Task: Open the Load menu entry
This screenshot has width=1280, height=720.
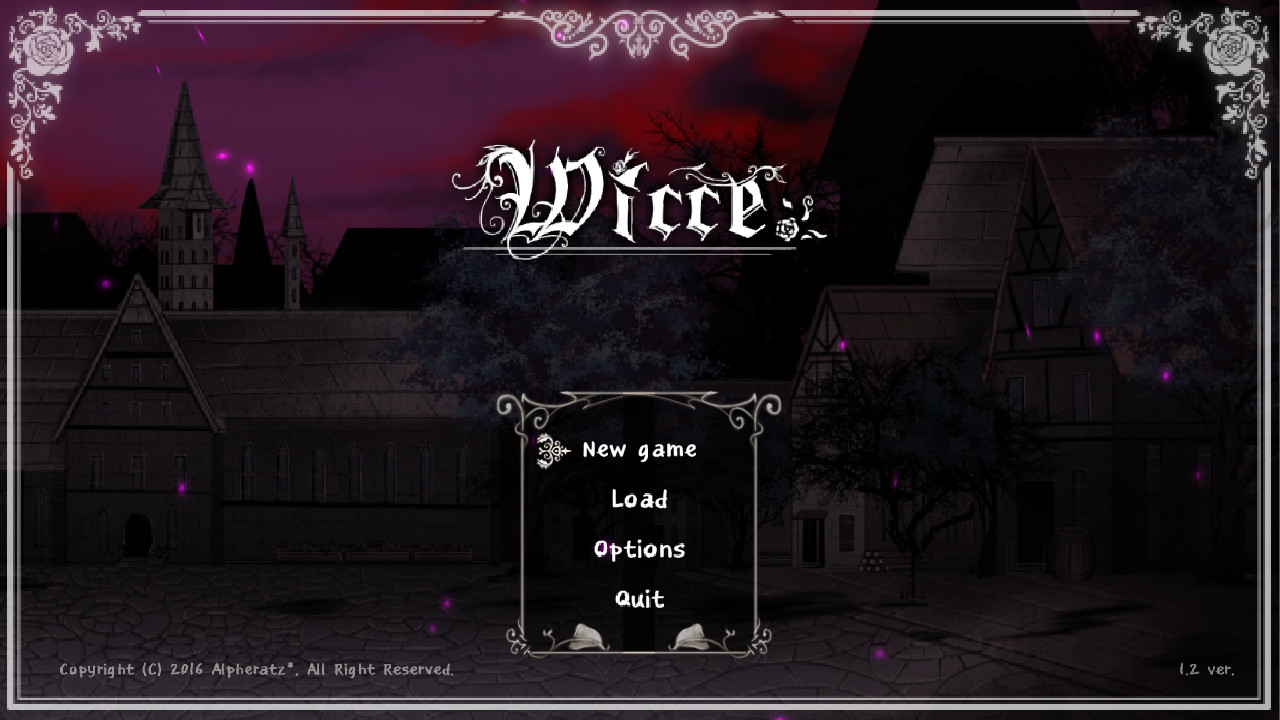Action: [x=640, y=499]
